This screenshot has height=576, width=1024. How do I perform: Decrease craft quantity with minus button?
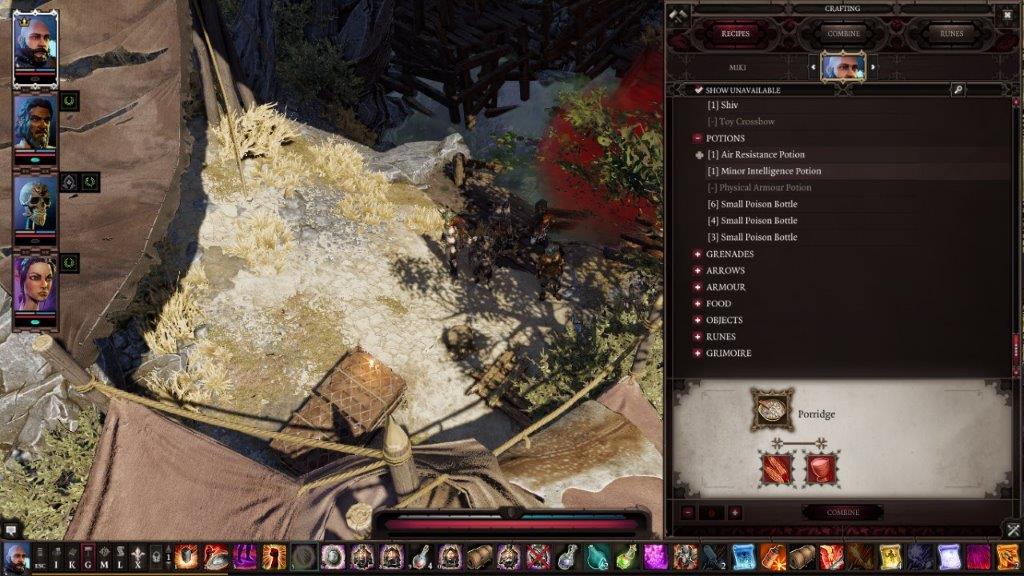689,512
